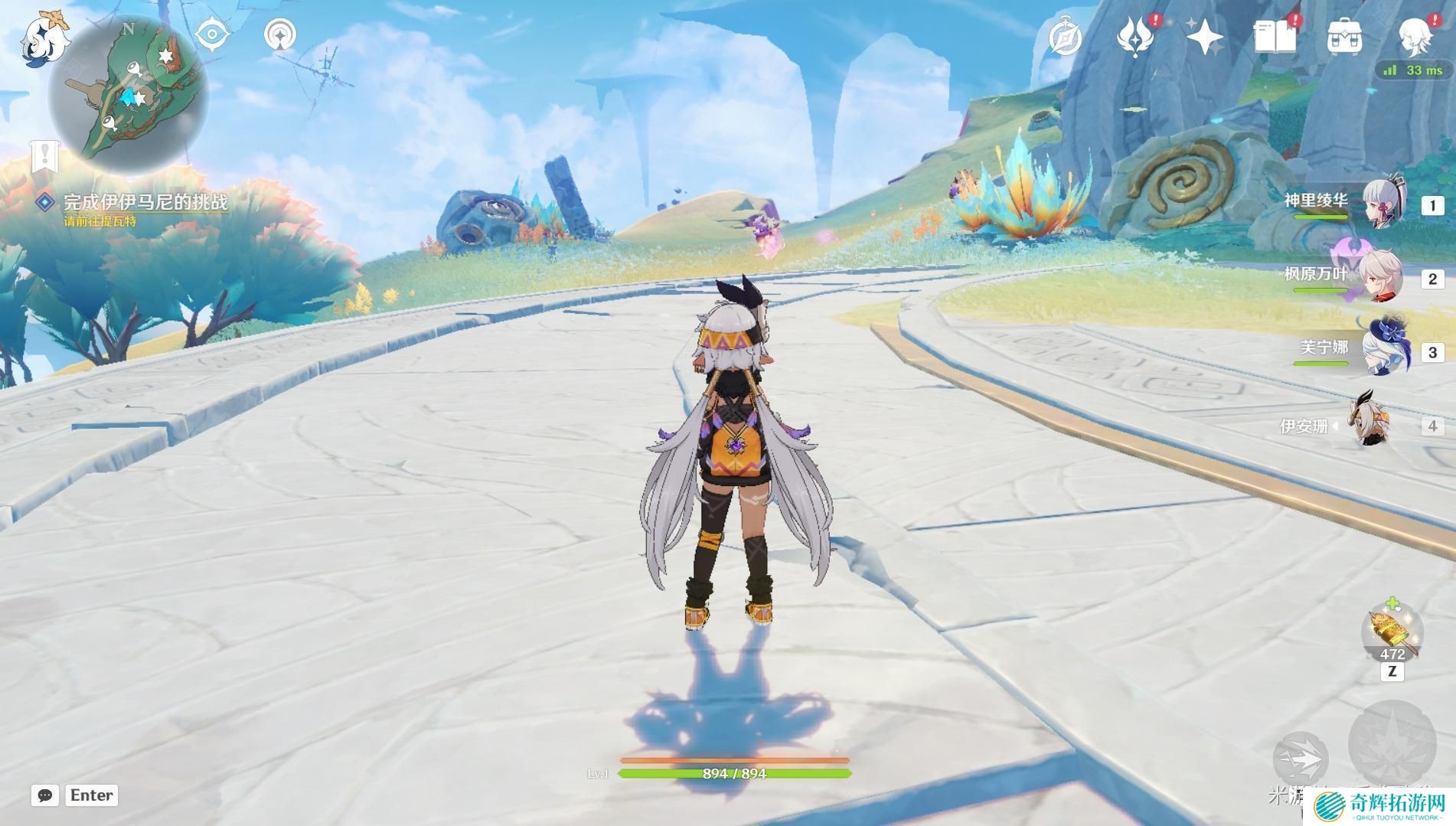
Task: Open the adventurer handbook book icon
Action: point(1275,37)
